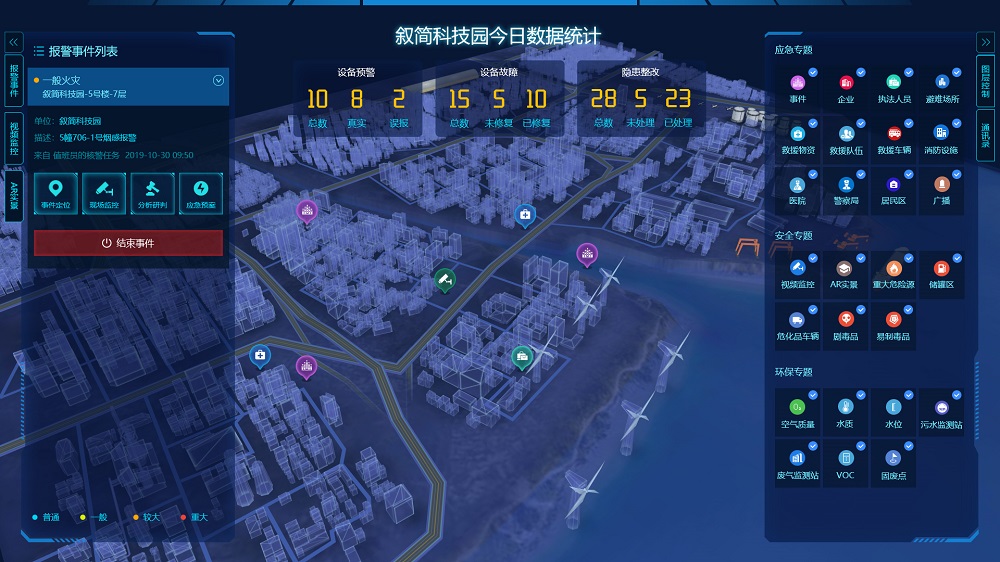Toggle the 企业 enterprise layer

click(x=846, y=86)
